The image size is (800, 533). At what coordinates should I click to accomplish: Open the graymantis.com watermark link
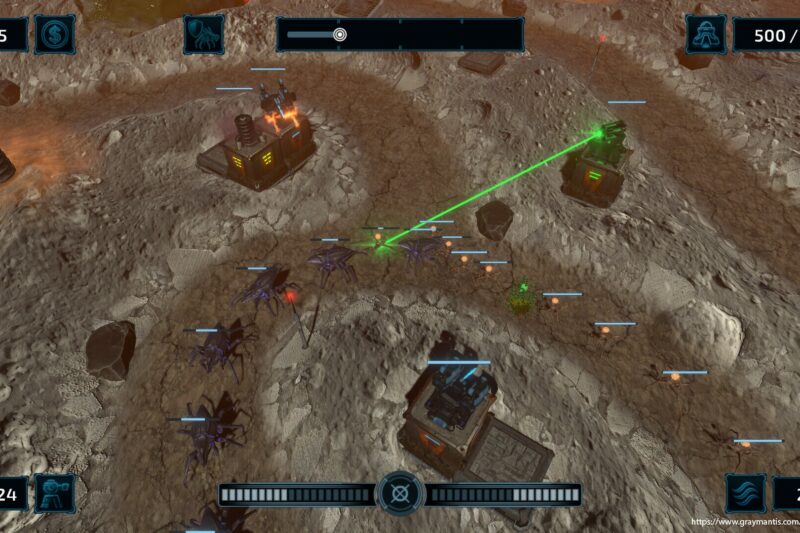[744, 522]
